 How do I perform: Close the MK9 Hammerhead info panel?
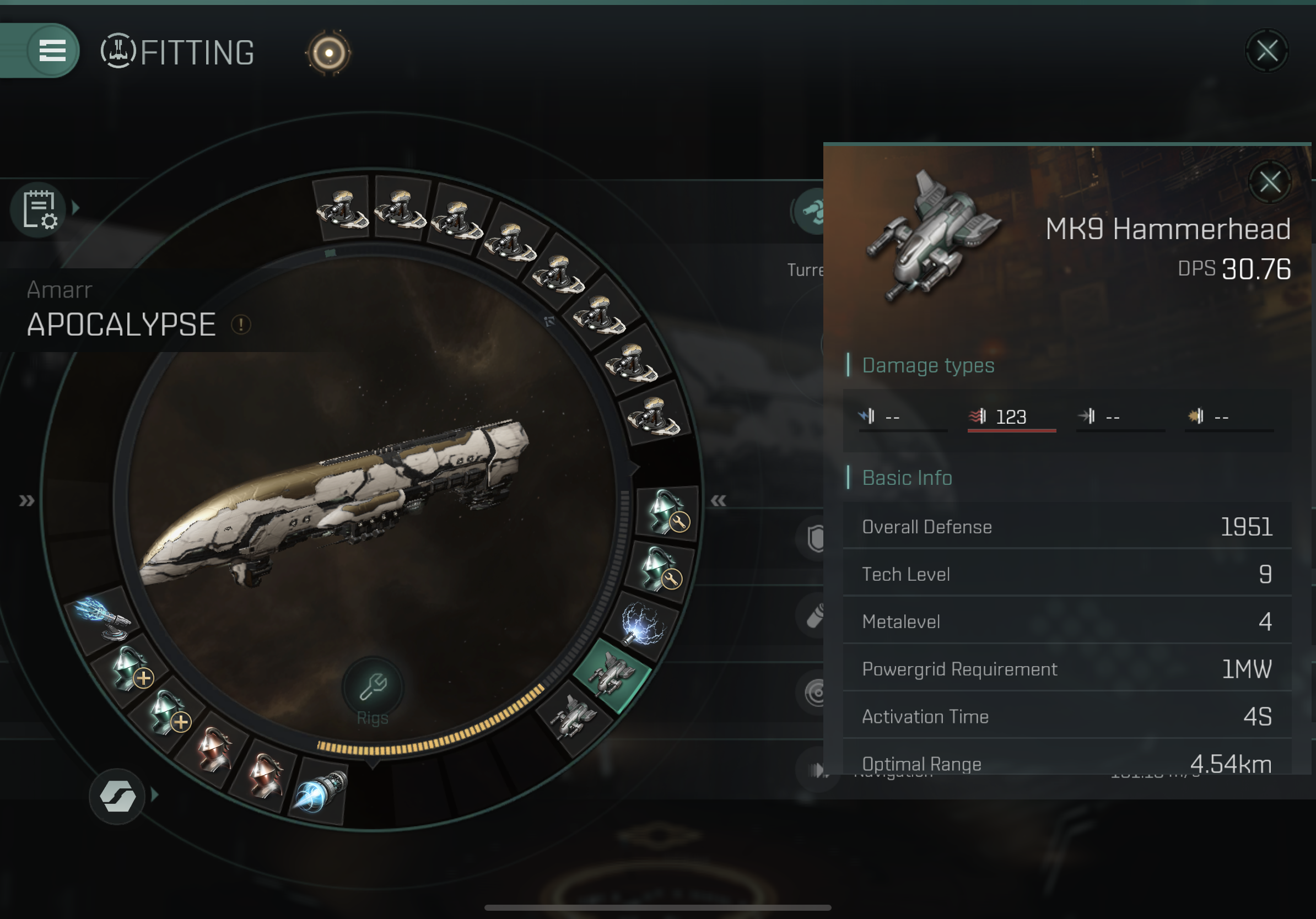click(x=1270, y=182)
